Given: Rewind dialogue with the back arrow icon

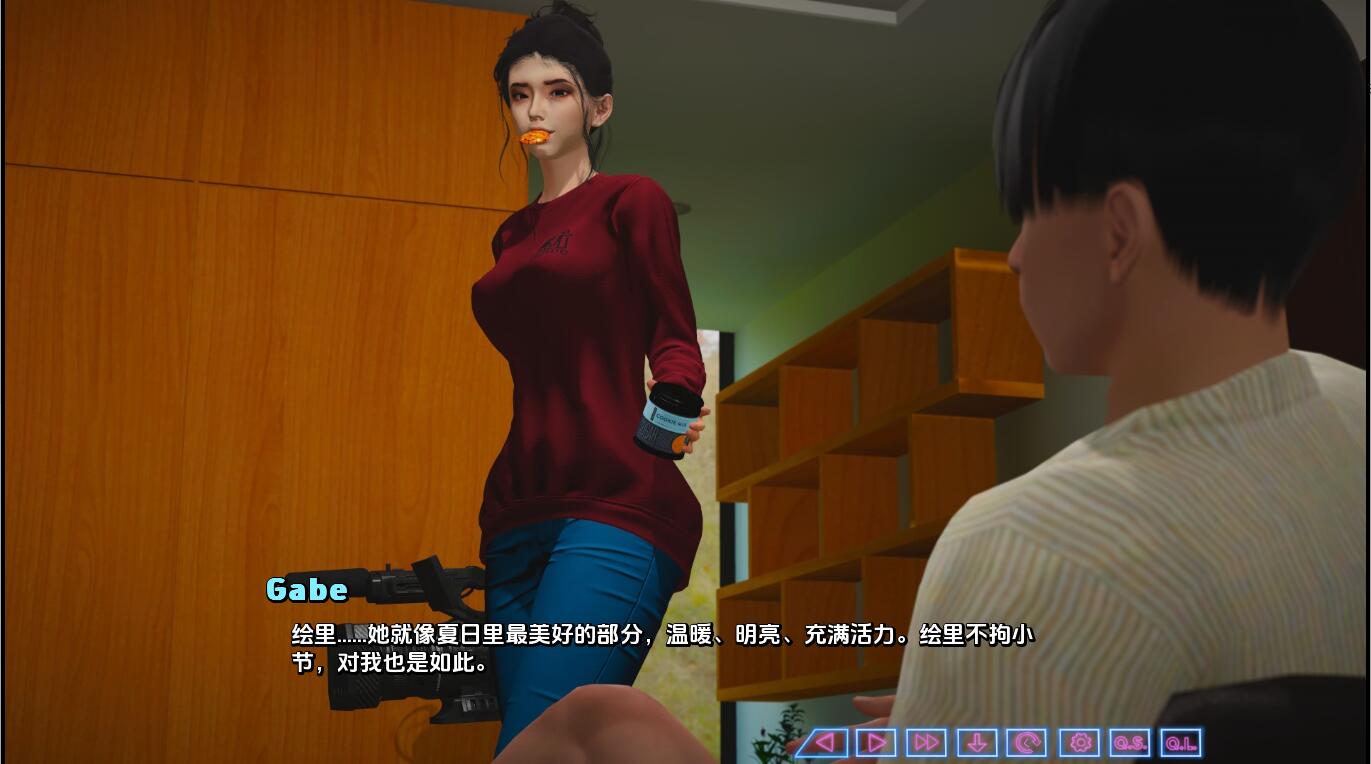Looking at the screenshot, I should (823, 743).
